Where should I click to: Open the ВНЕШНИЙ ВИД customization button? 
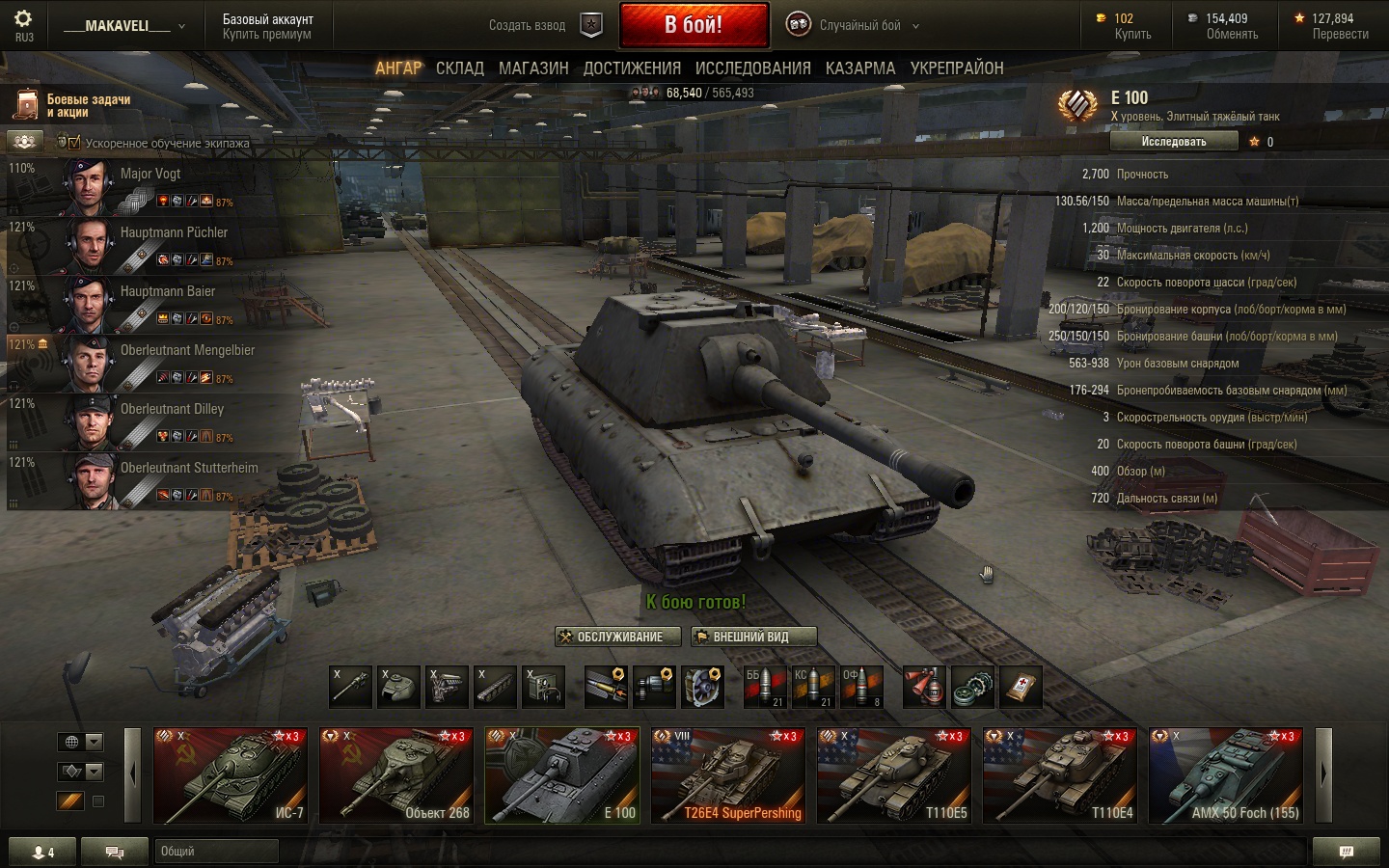pos(753,637)
